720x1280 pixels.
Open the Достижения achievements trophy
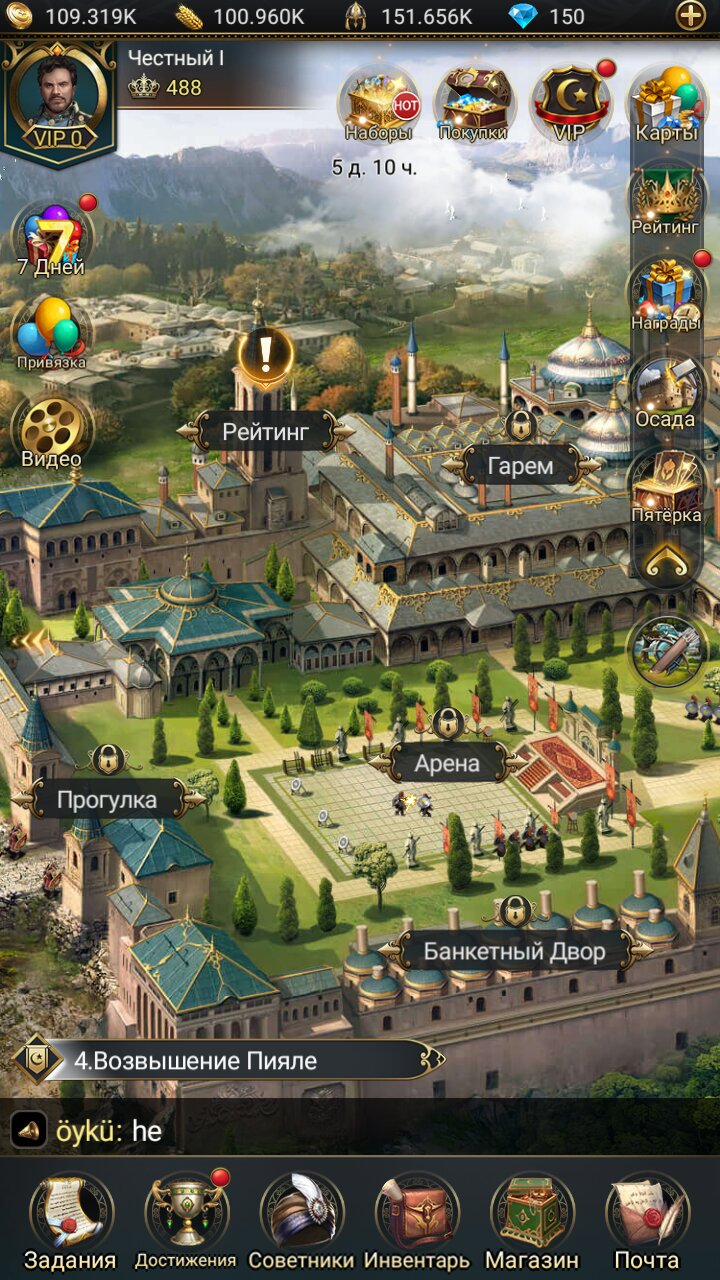186,1221
